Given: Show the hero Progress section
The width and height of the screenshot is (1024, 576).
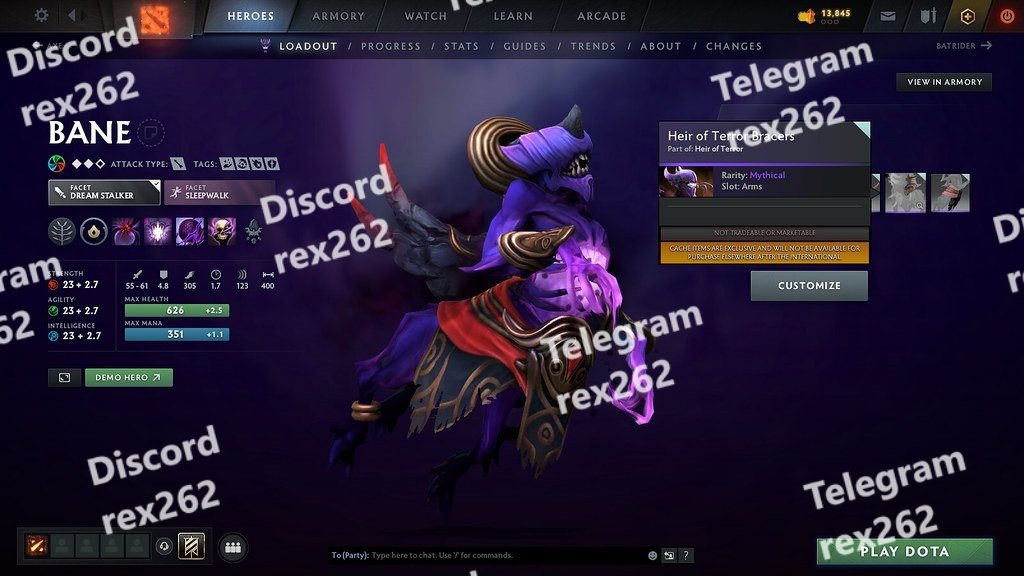Looking at the screenshot, I should pos(391,46).
